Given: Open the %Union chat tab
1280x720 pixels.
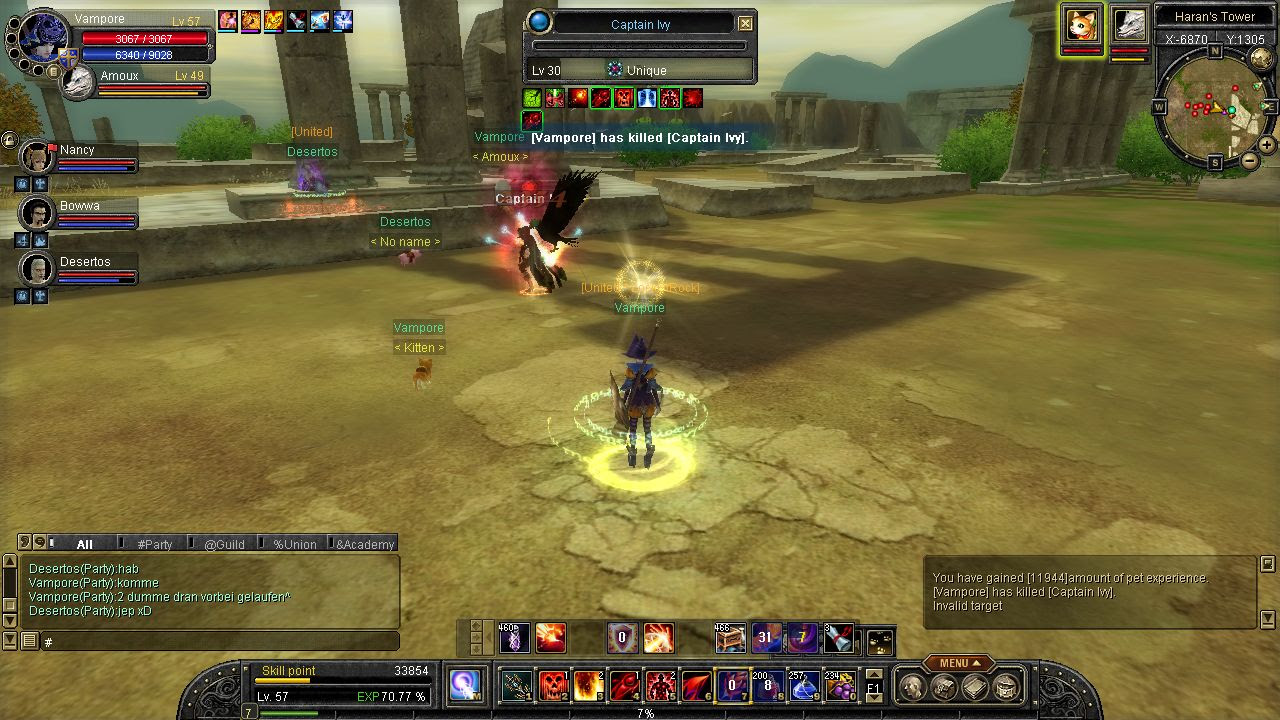Looking at the screenshot, I should point(294,544).
